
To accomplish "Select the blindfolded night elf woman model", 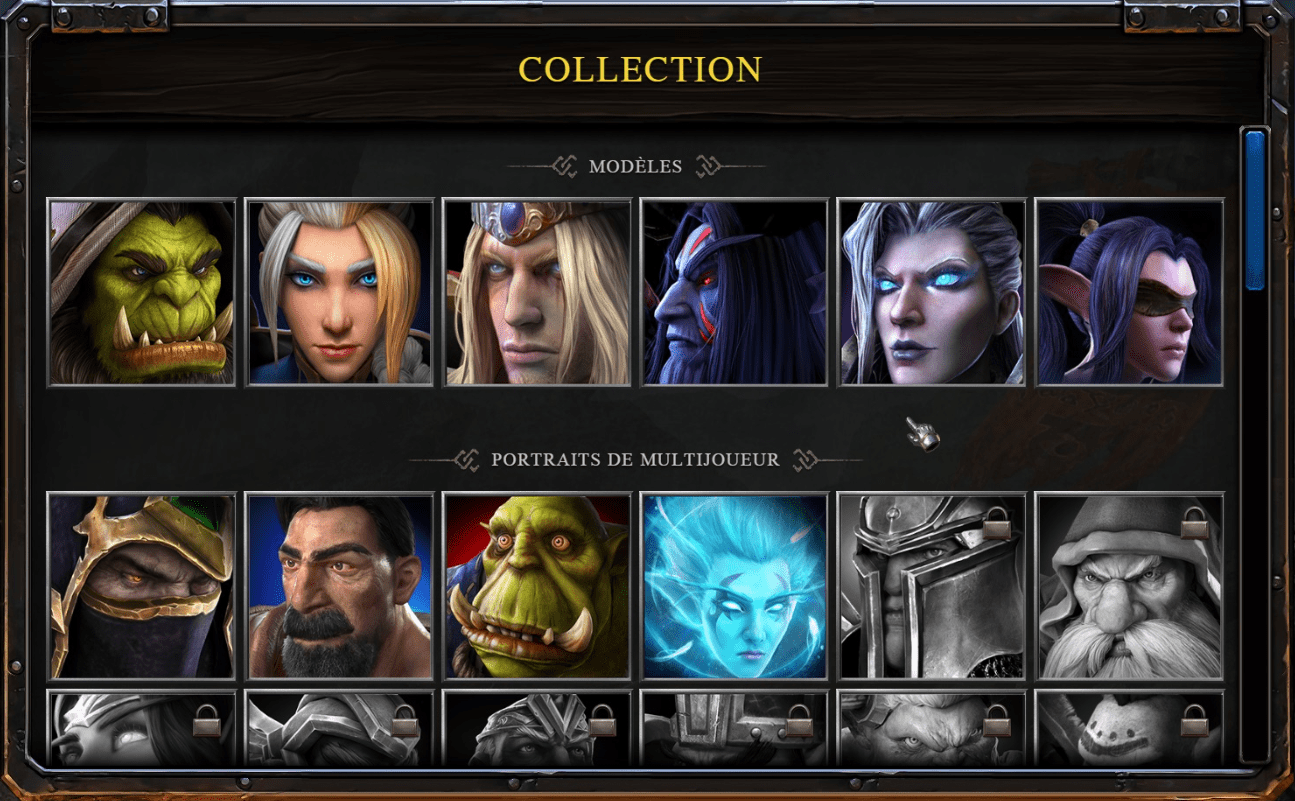I will pyautogui.click(x=1130, y=292).
